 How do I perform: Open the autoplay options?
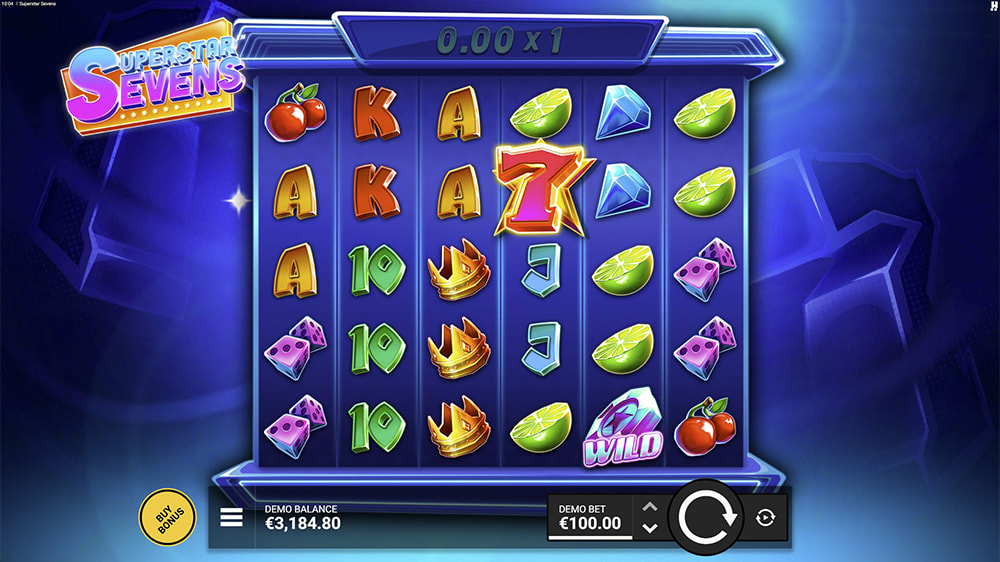point(766,517)
